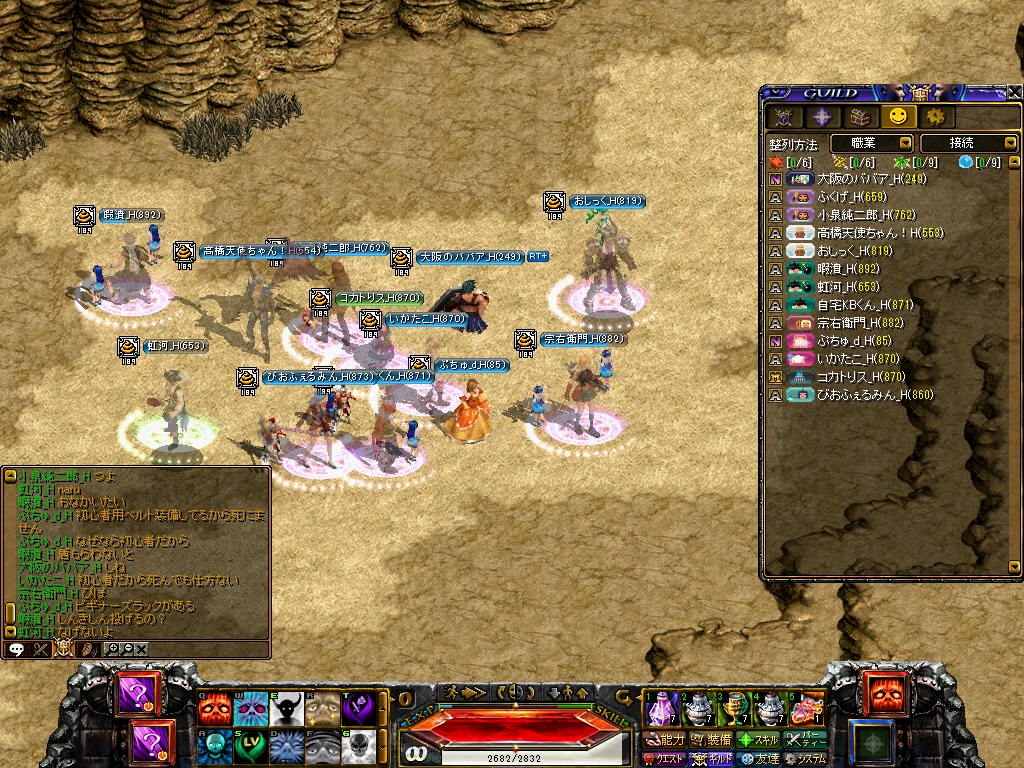Viewport: 1024px width, 768px height.
Task: Enlarge chat with the magnifier plus button
Action: [113, 649]
